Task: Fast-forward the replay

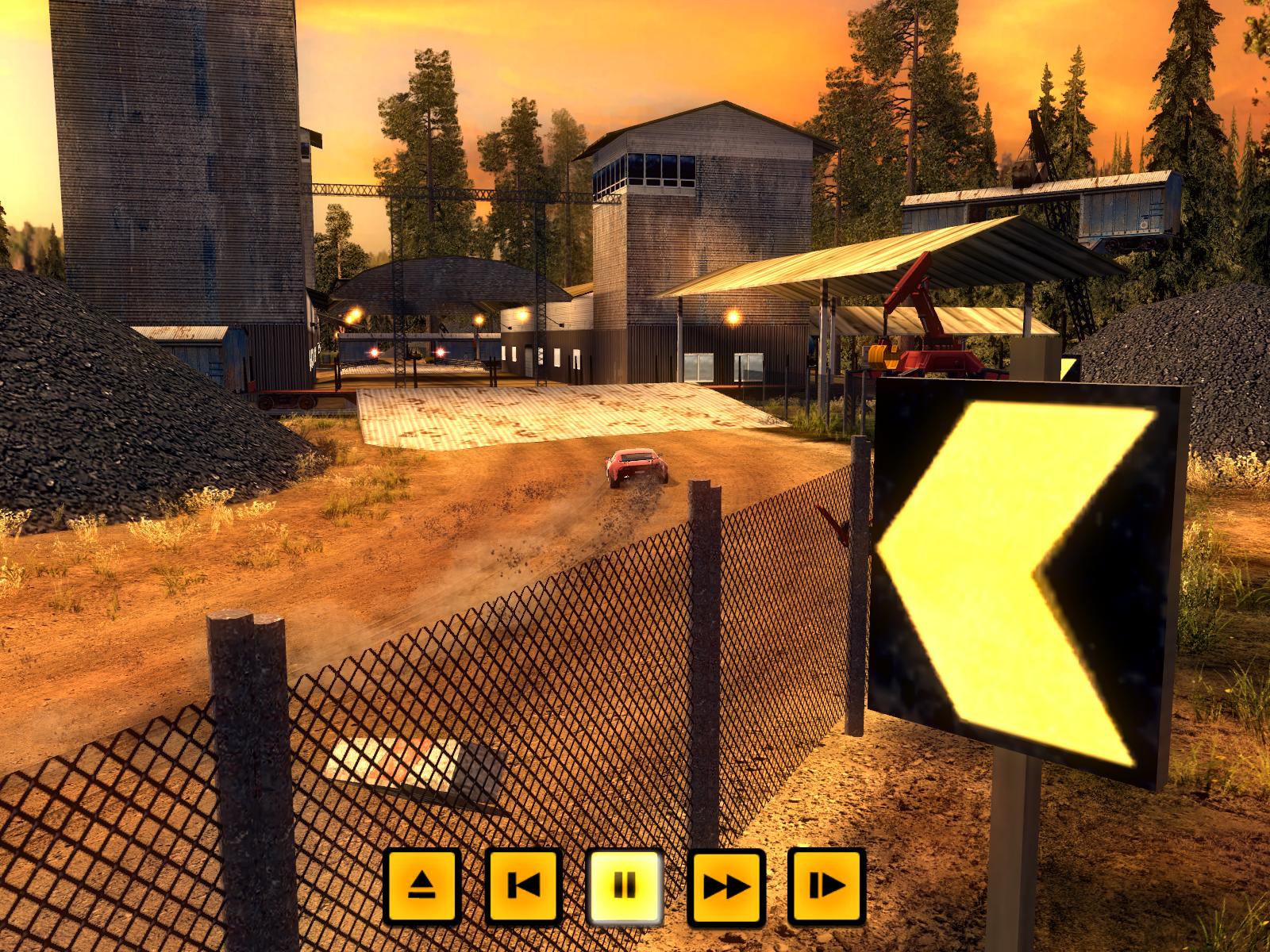Action: [726, 885]
